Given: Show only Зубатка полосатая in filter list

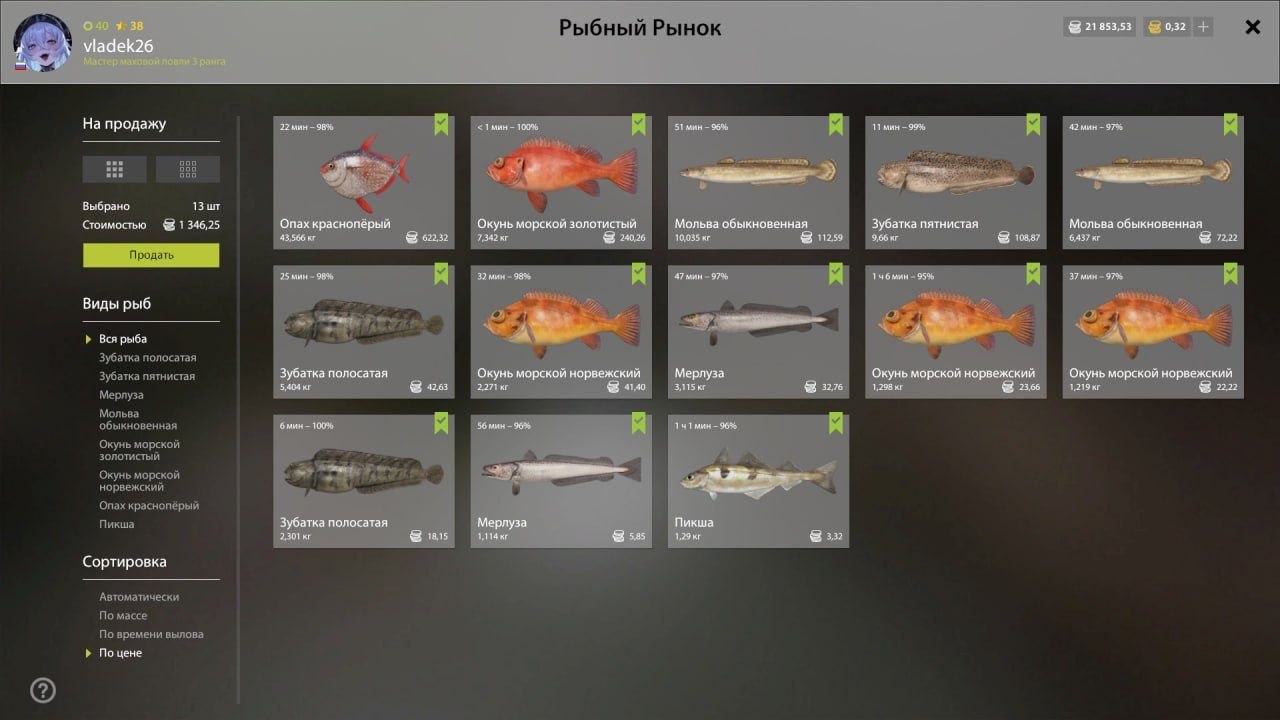Looking at the screenshot, I should [147, 358].
